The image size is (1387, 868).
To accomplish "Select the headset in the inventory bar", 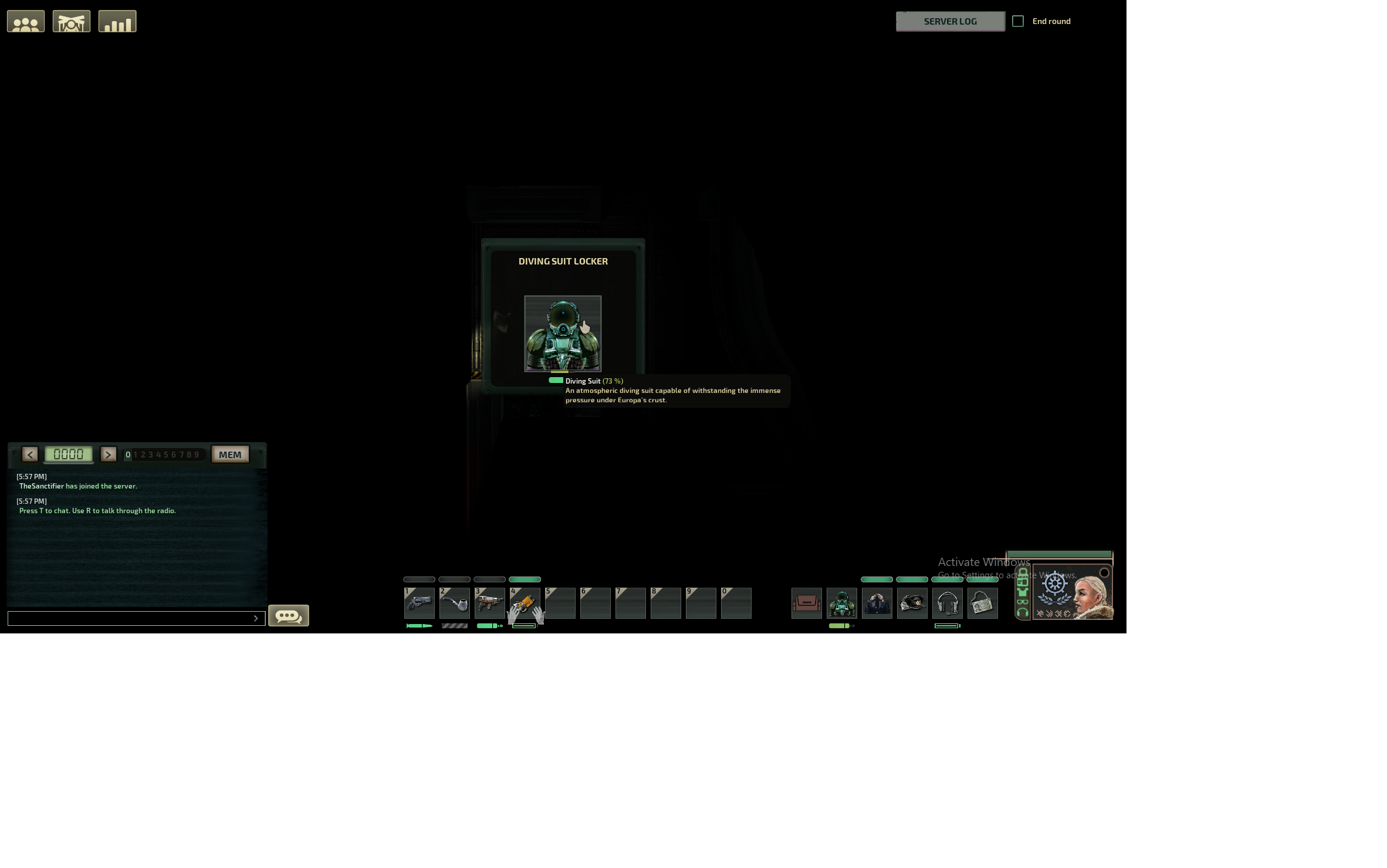I will [948, 603].
